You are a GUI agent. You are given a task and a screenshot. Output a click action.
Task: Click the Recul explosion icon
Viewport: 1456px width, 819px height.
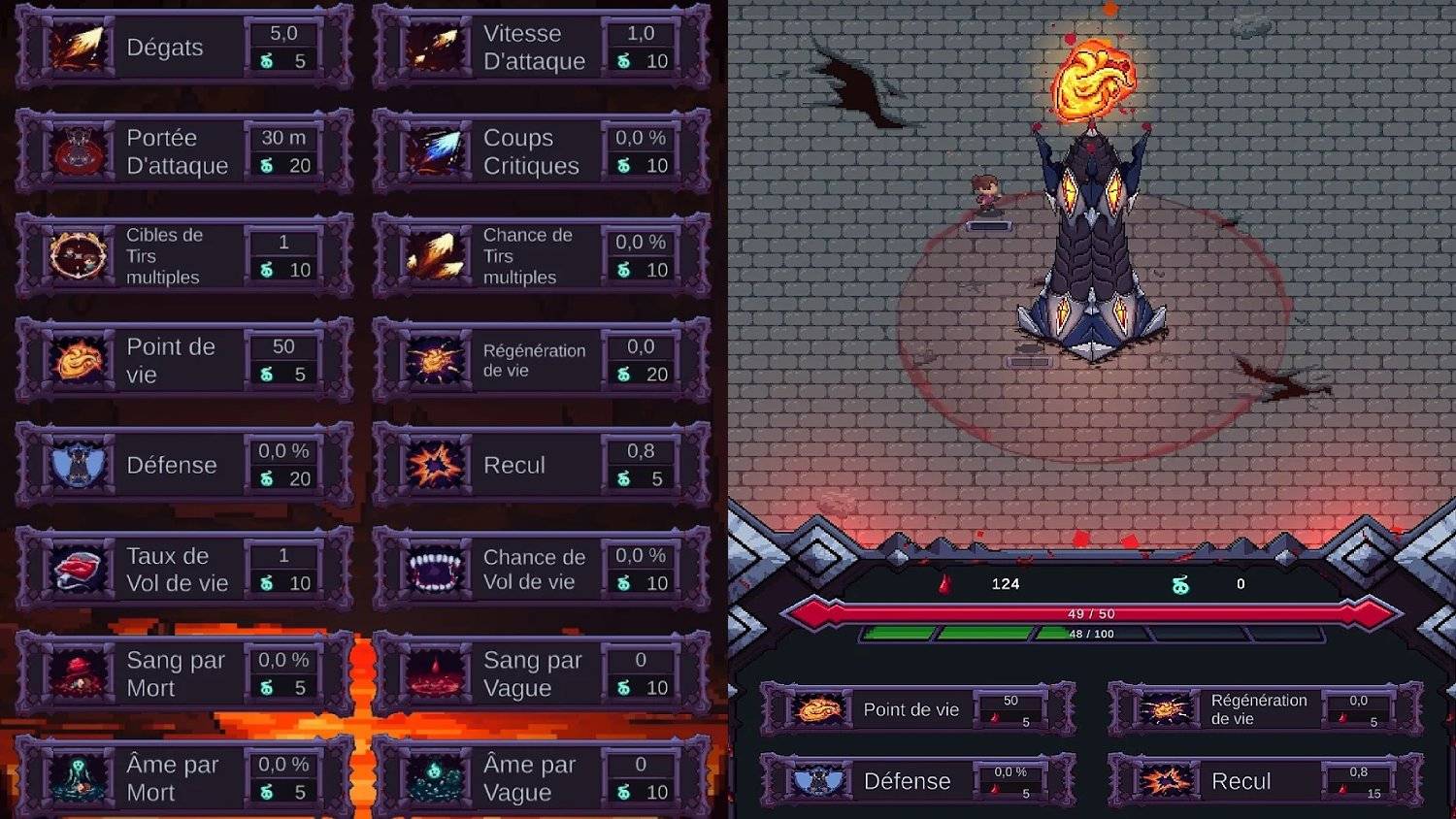(x=436, y=465)
